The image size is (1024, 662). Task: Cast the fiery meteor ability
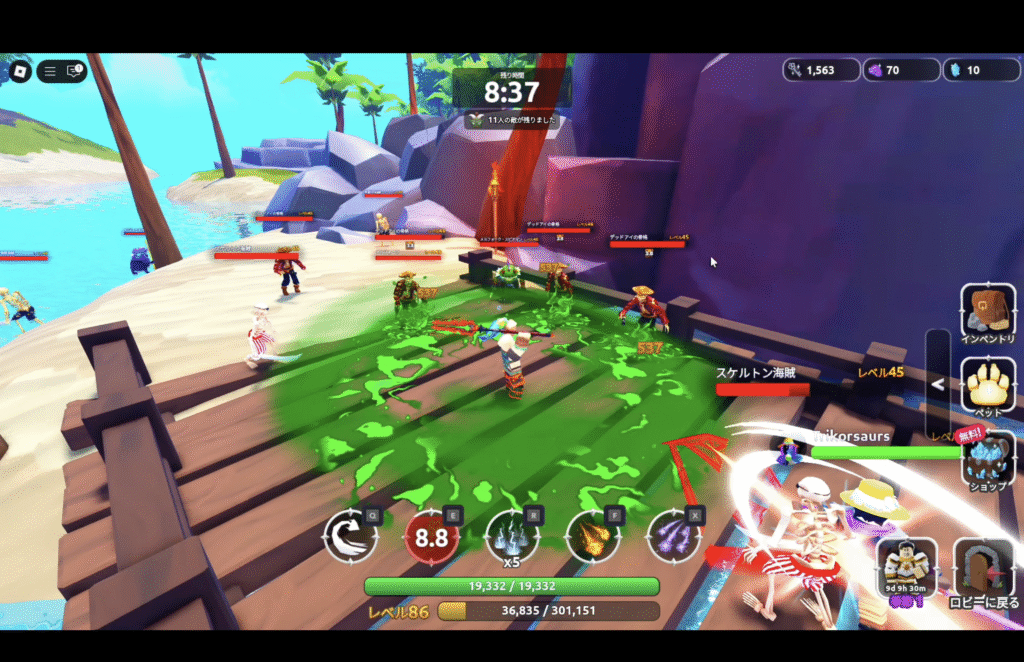(x=593, y=536)
